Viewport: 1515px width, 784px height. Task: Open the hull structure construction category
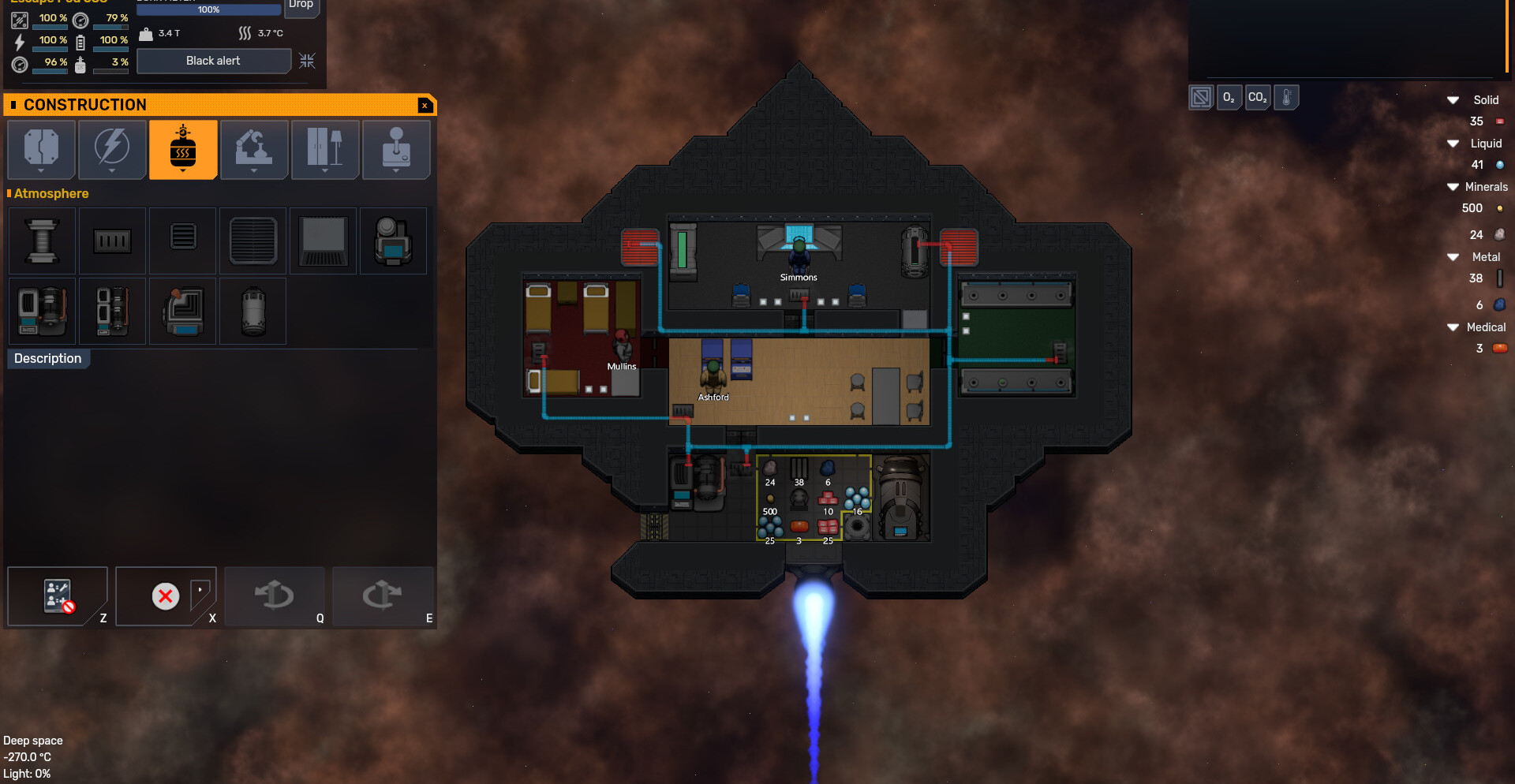tap(41, 149)
